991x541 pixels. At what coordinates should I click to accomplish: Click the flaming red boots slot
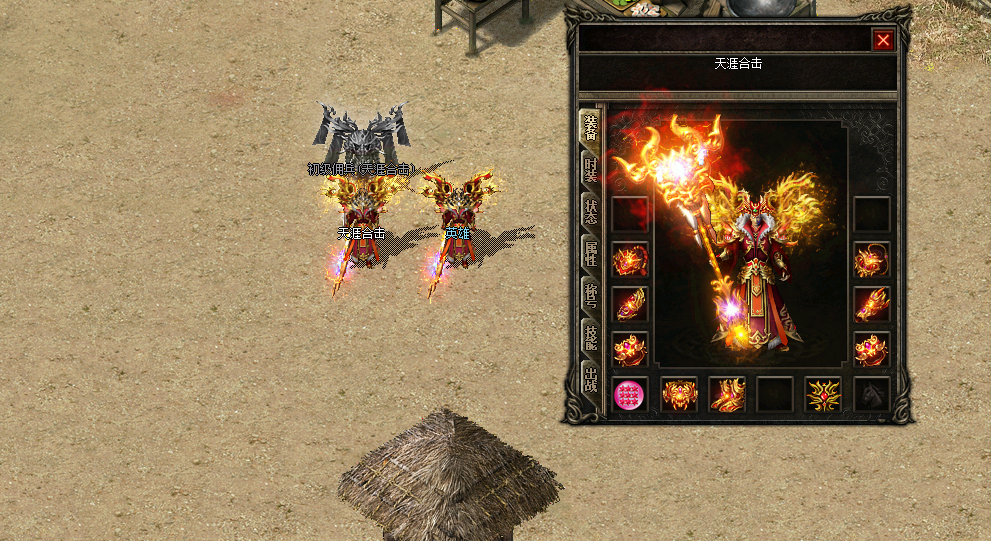click(727, 395)
